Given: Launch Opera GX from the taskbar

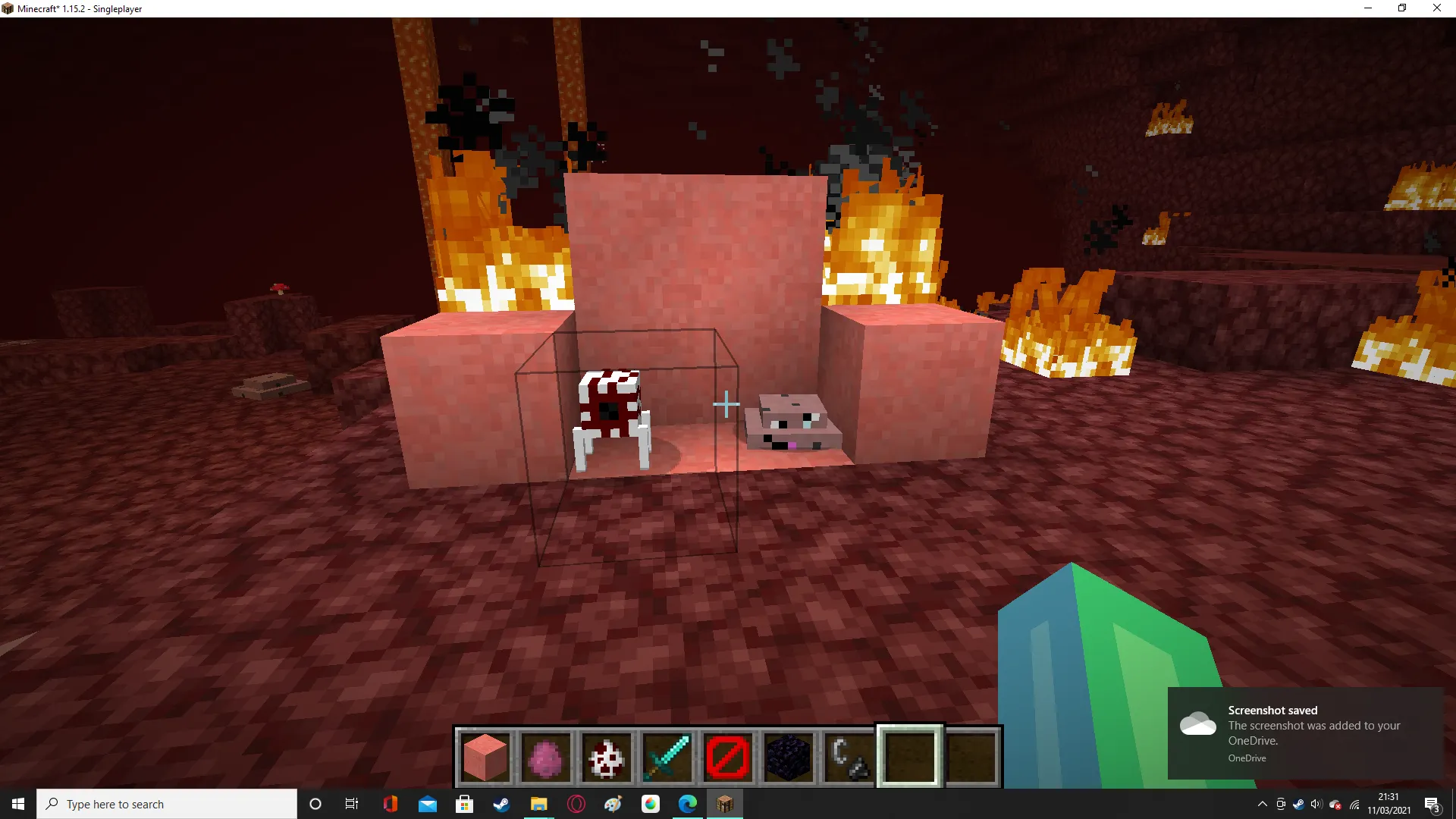Looking at the screenshot, I should coord(576,804).
